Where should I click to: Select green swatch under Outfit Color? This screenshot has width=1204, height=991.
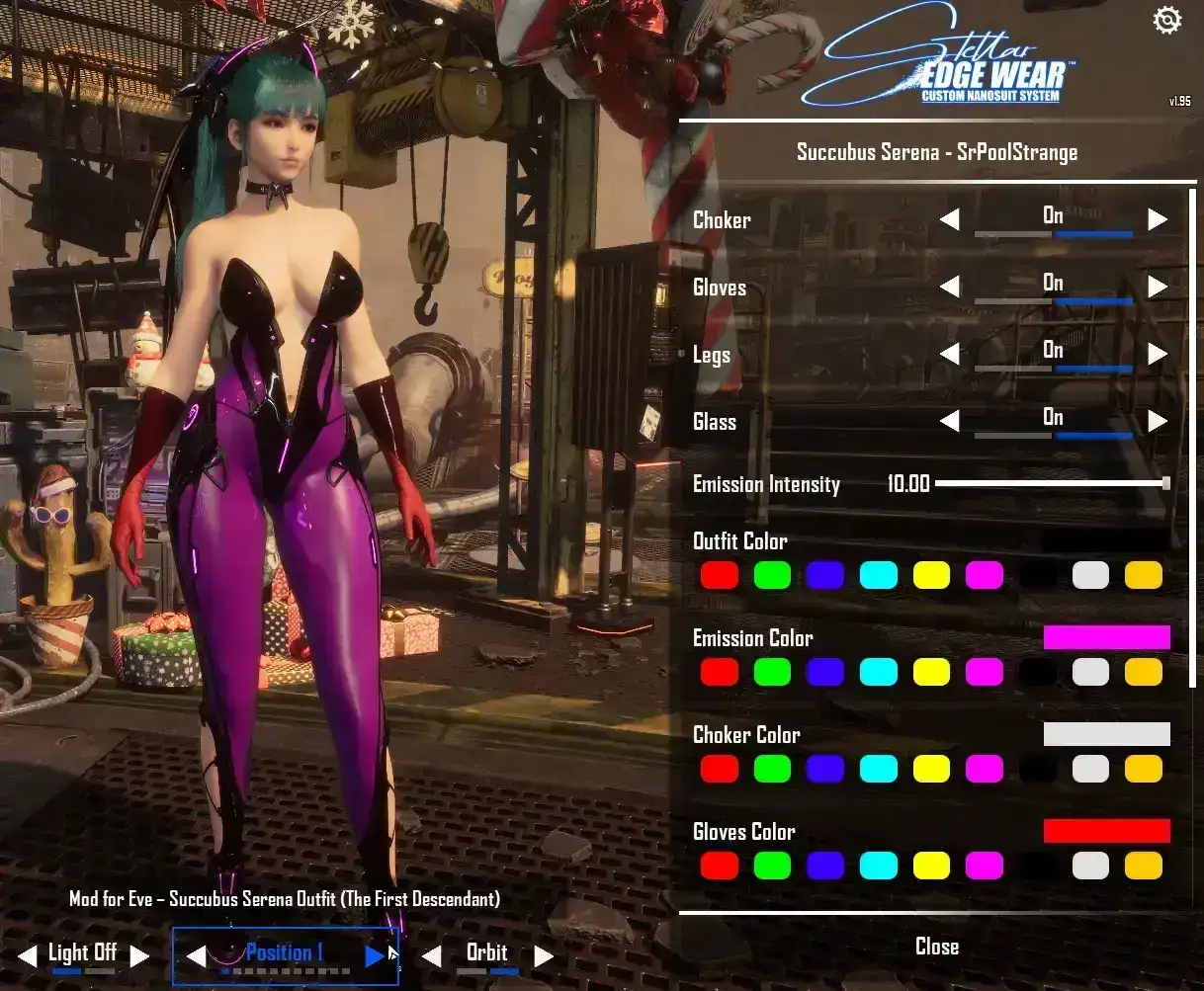click(x=772, y=575)
